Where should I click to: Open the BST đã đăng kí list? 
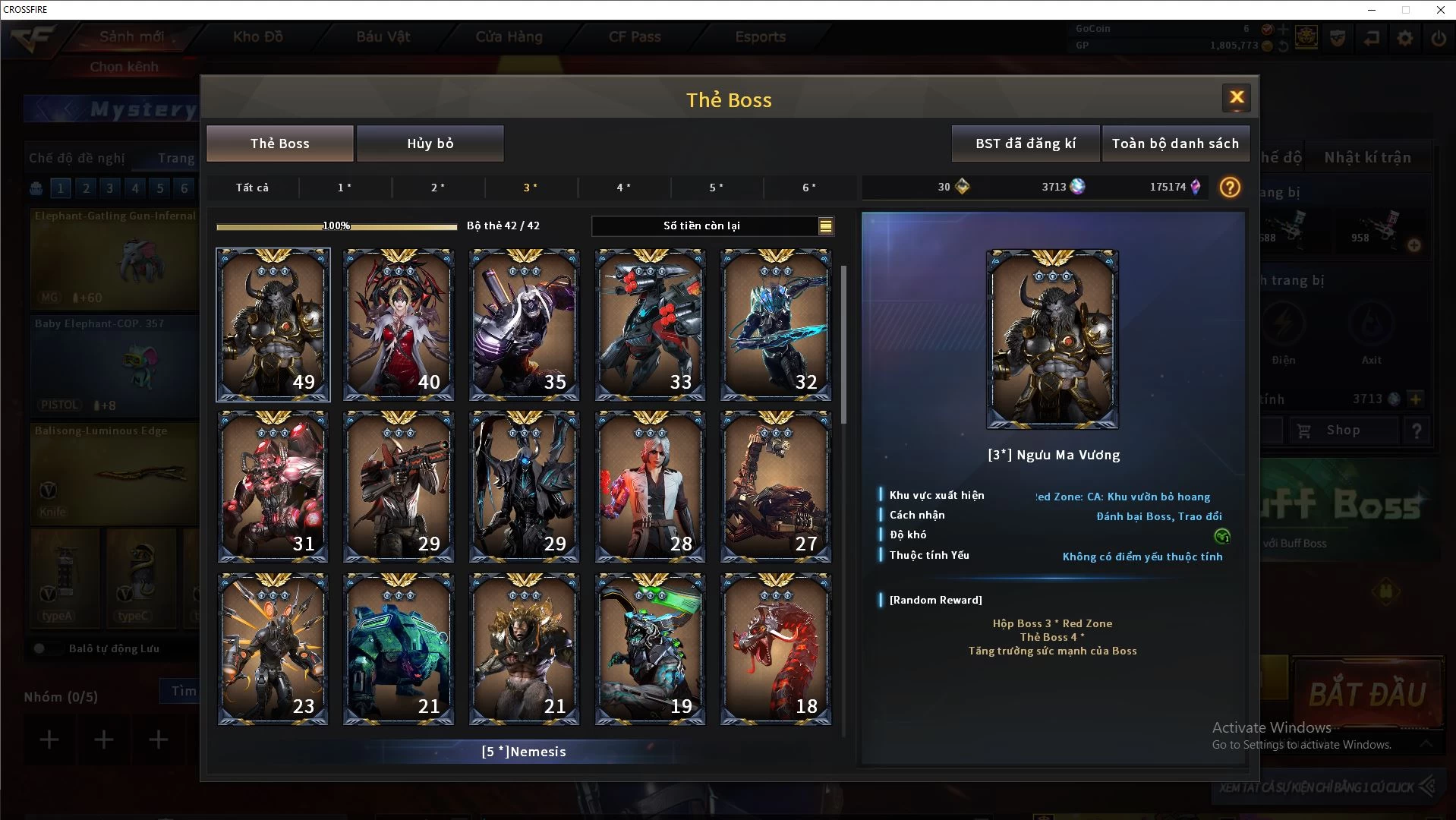click(1025, 143)
